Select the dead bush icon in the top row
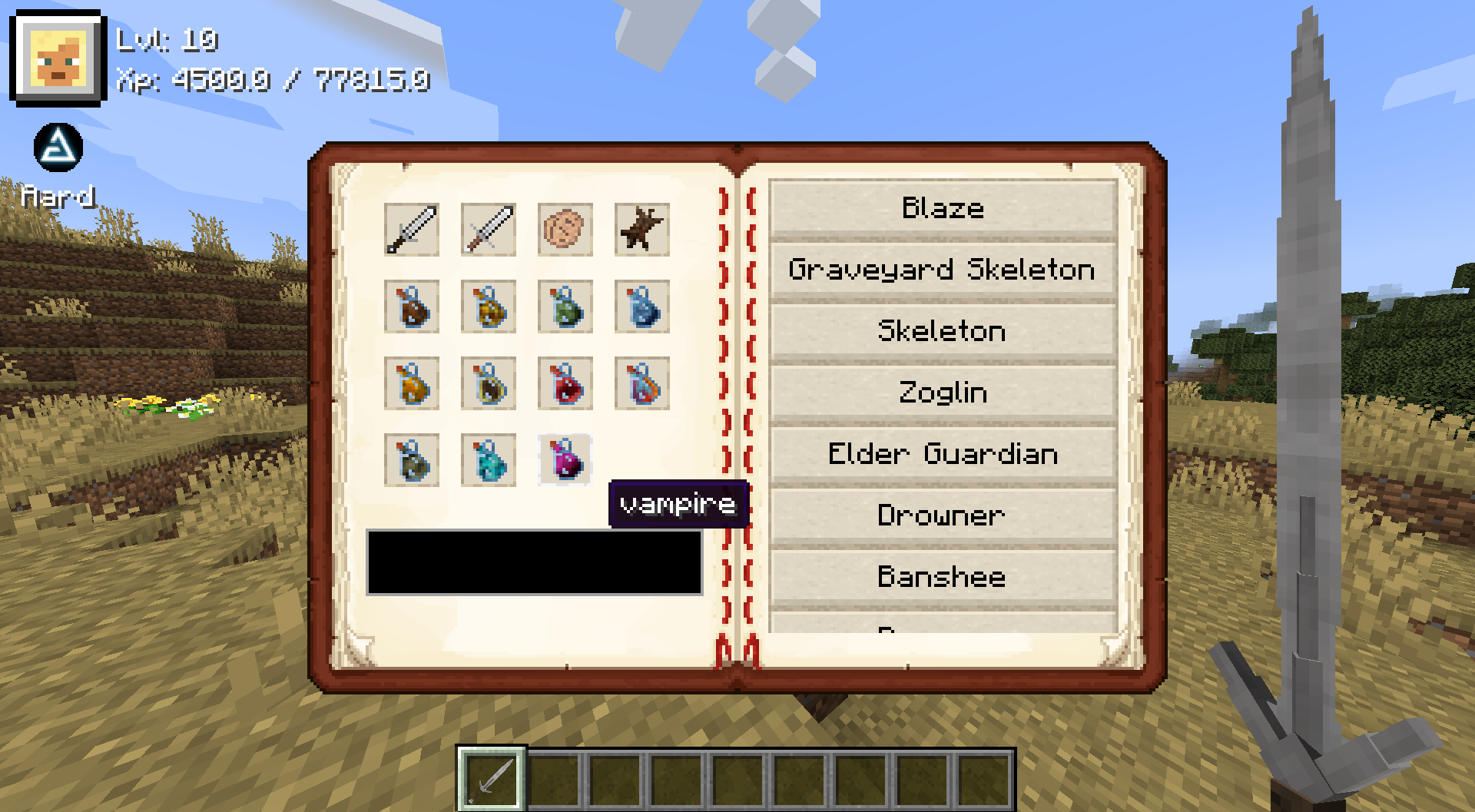 click(642, 228)
